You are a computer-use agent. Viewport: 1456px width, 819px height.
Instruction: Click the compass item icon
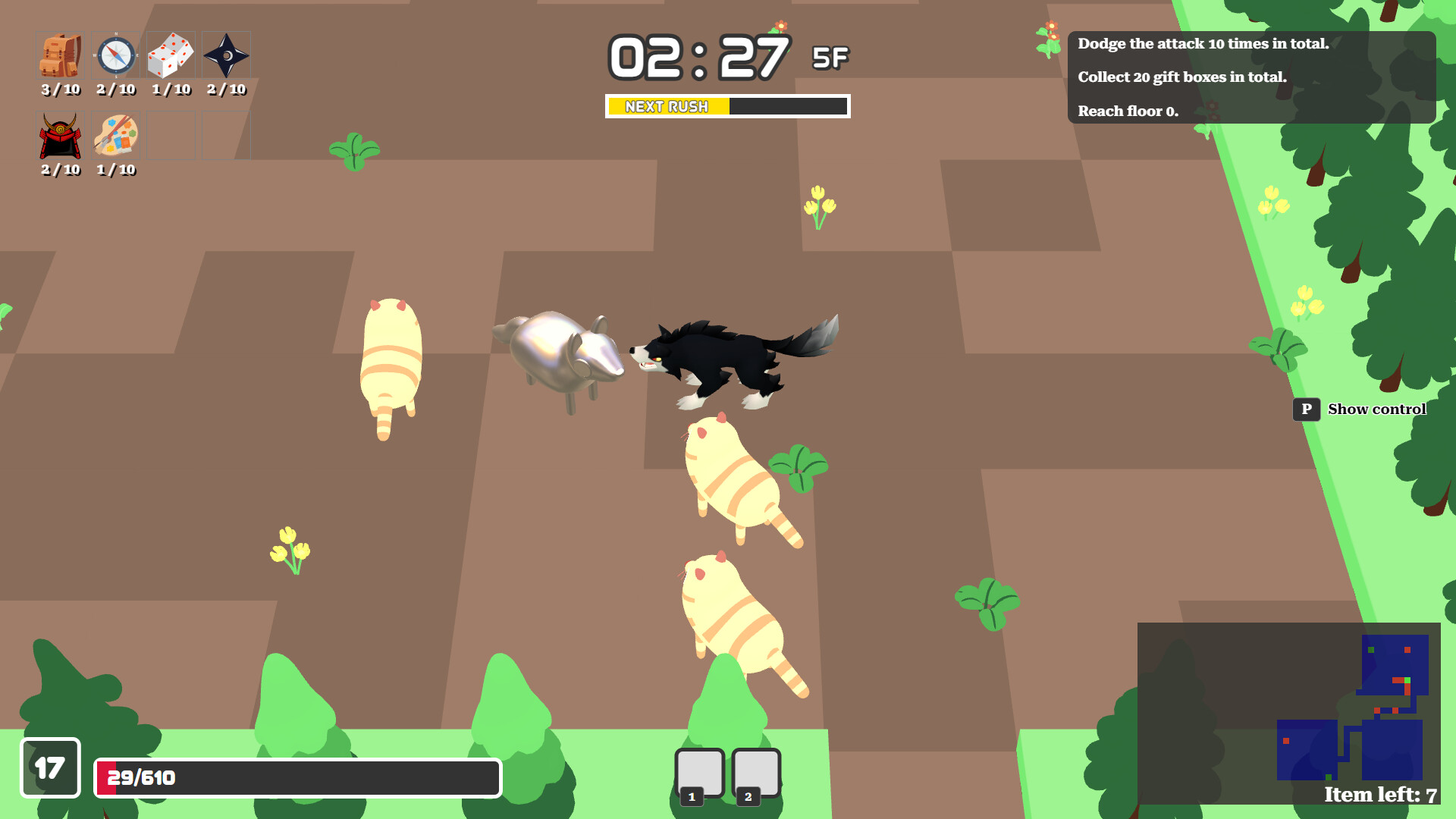[x=115, y=55]
